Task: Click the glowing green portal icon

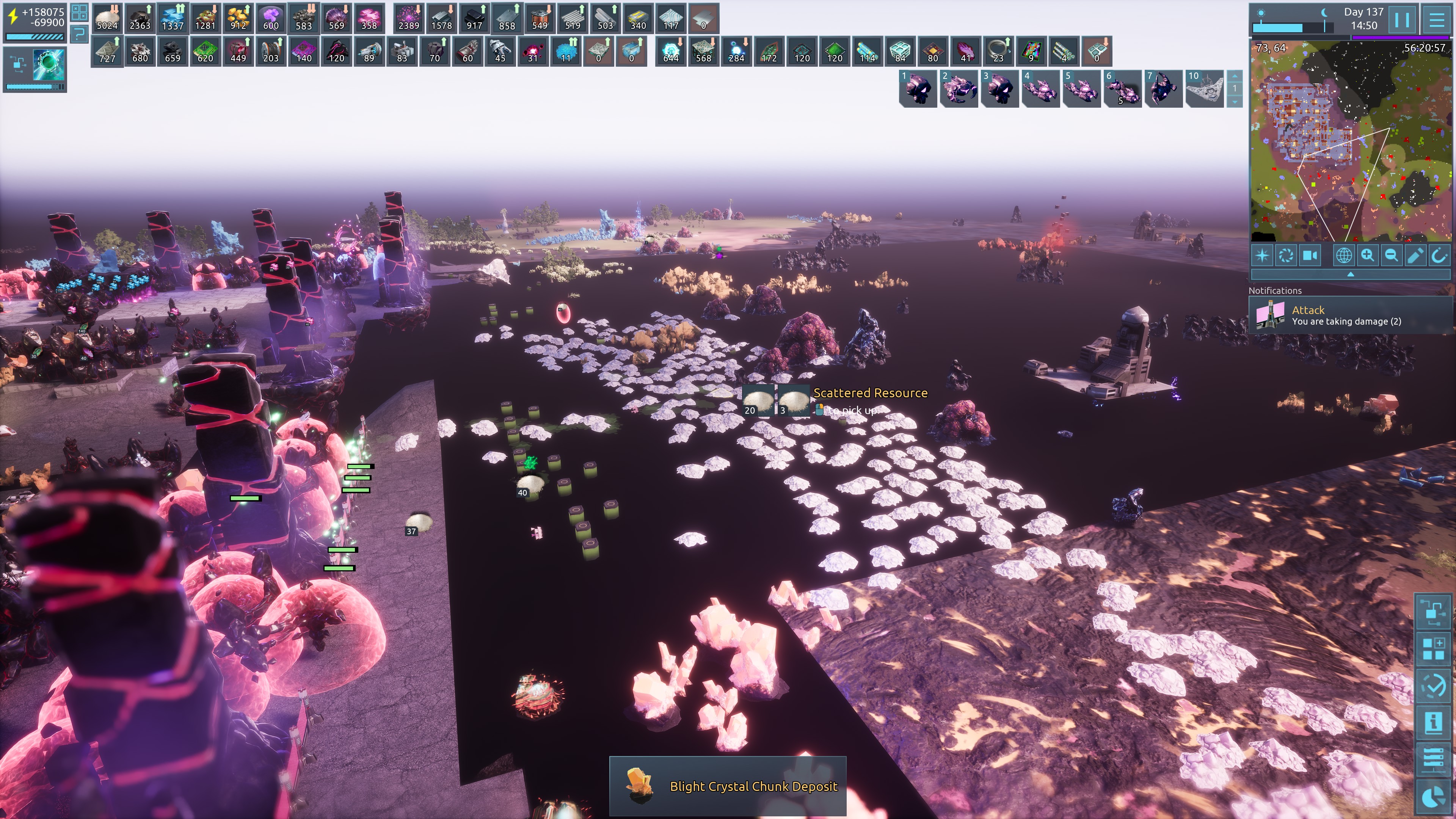Action: (49, 65)
